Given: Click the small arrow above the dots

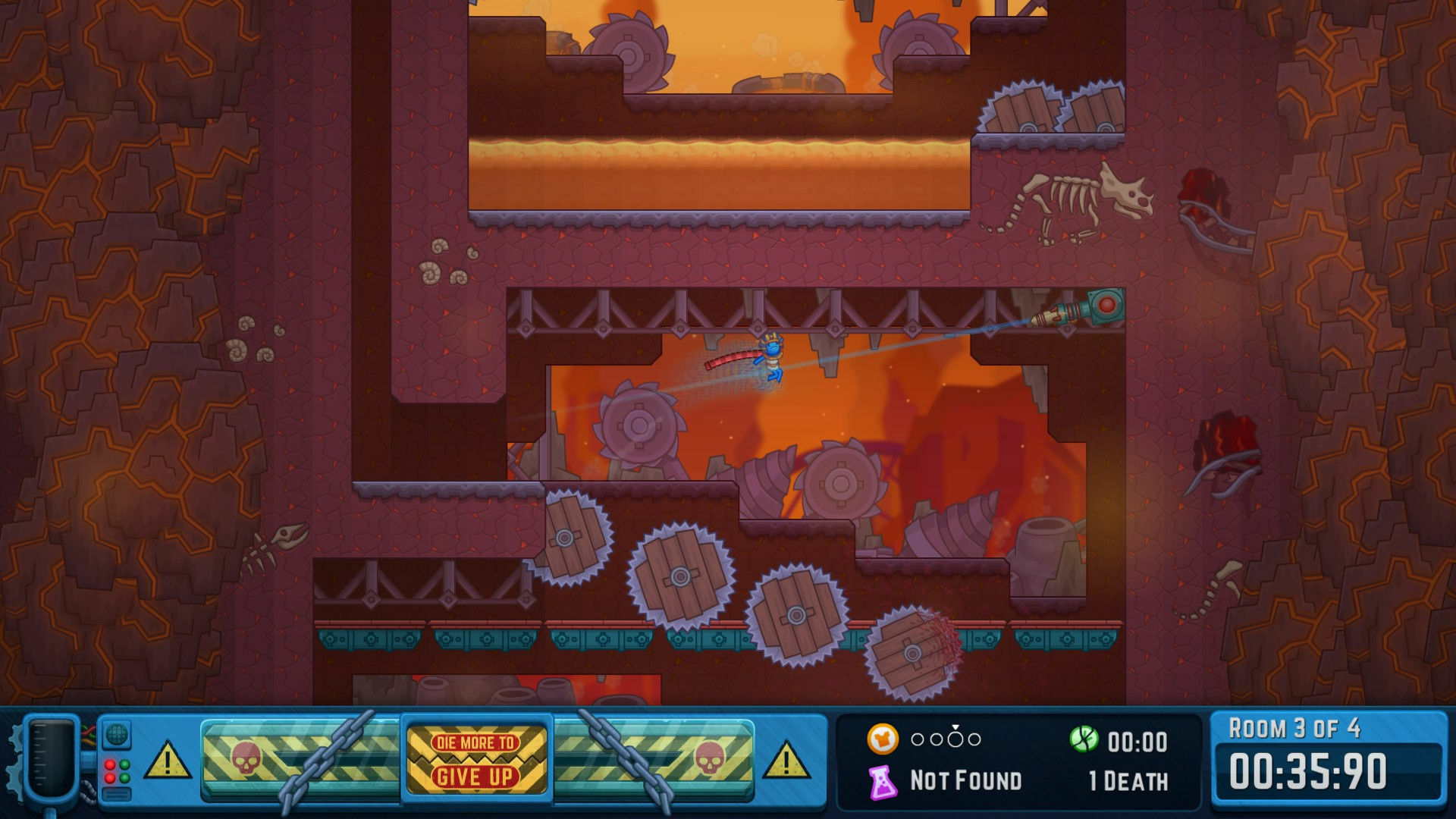Looking at the screenshot, I should [x=955, y=726].
